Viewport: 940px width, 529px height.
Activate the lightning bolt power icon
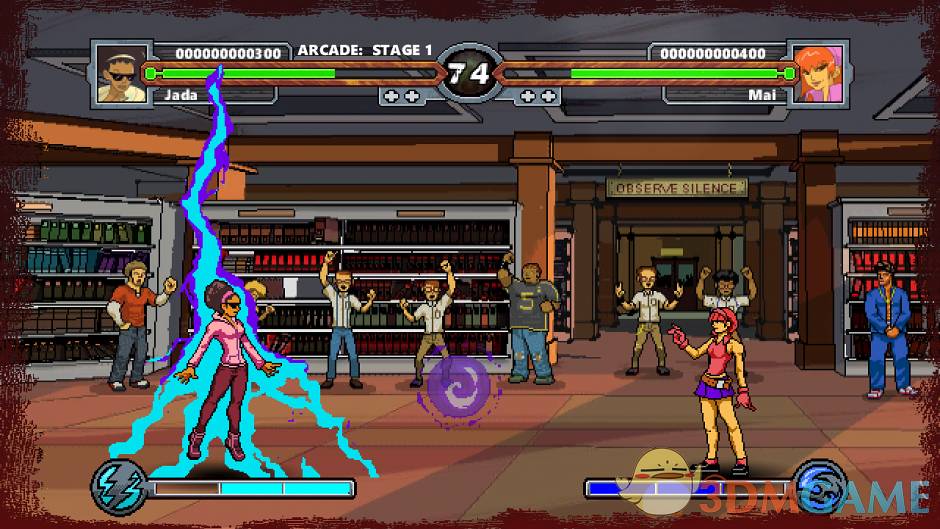click(x=120, y=485)
